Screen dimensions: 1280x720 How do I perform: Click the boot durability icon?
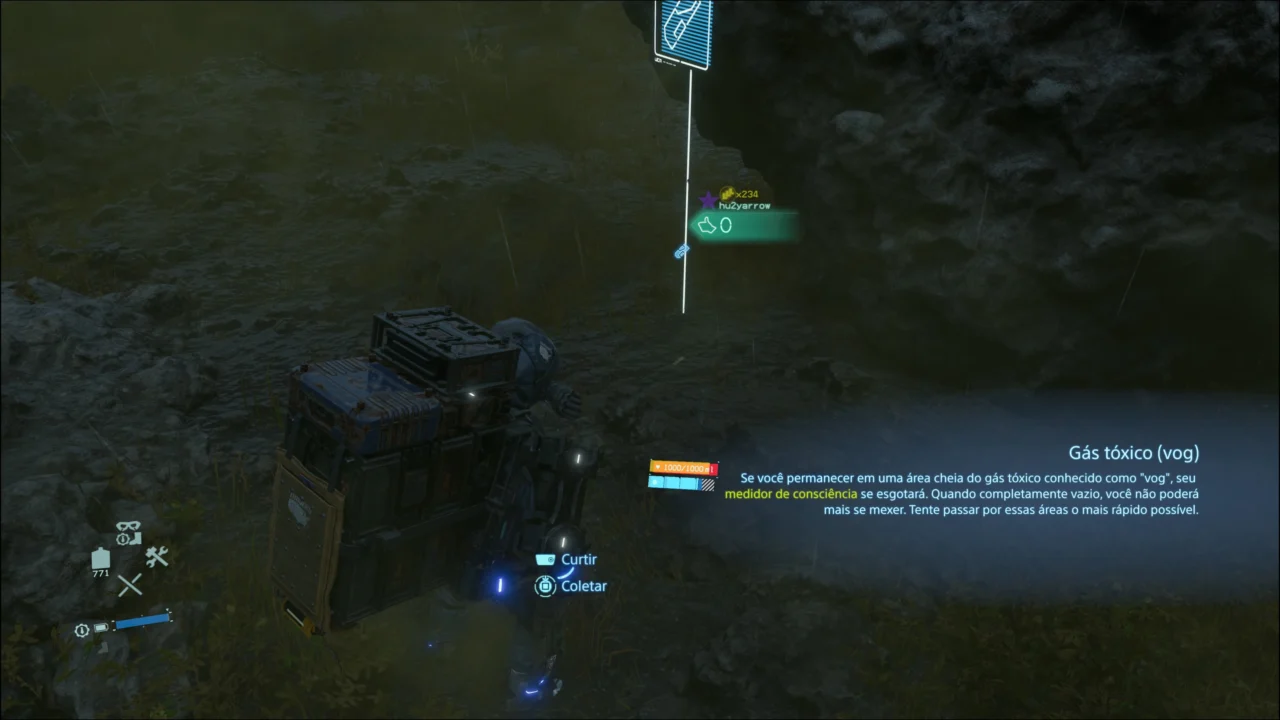[x=137, y=538]
